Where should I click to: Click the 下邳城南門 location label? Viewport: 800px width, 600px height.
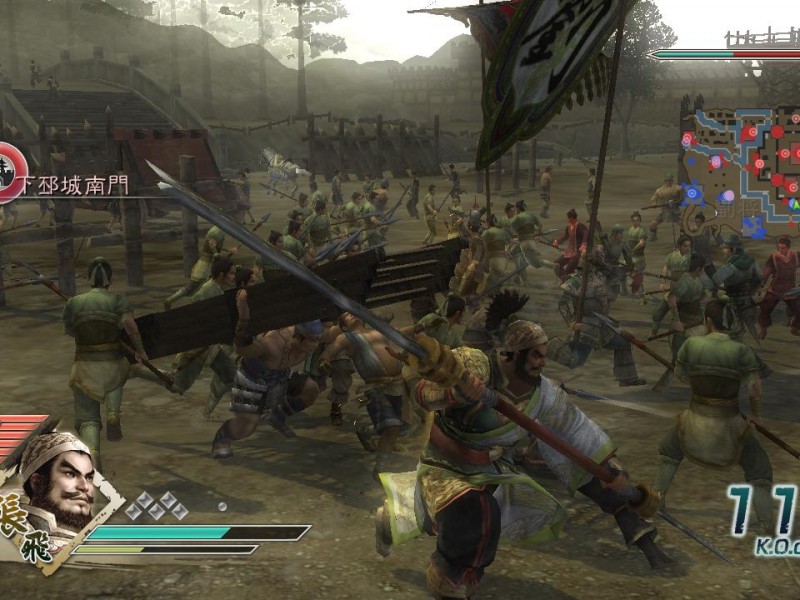tap(77, 184)
